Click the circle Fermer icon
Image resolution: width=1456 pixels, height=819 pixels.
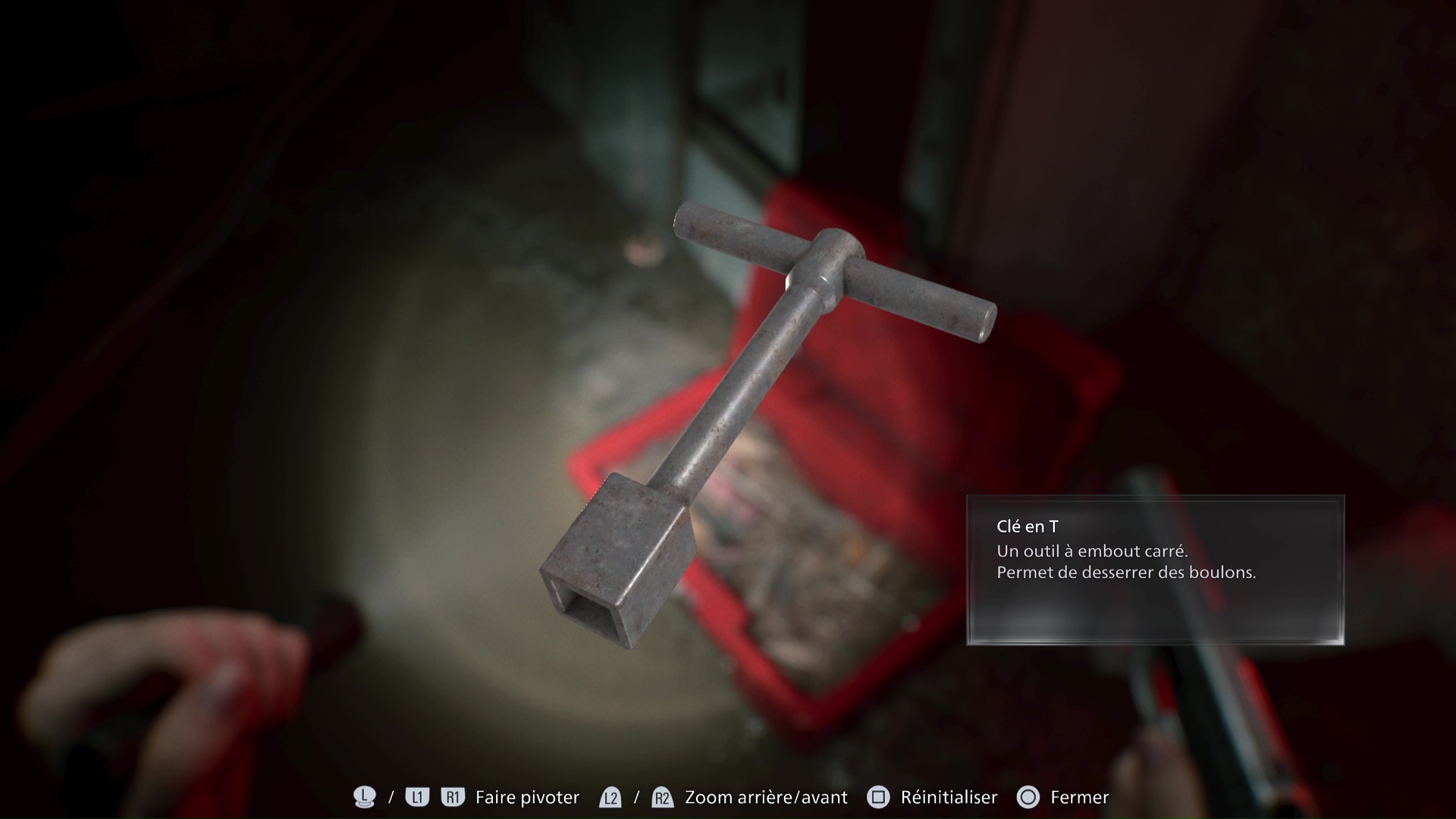coord(1028,797)
